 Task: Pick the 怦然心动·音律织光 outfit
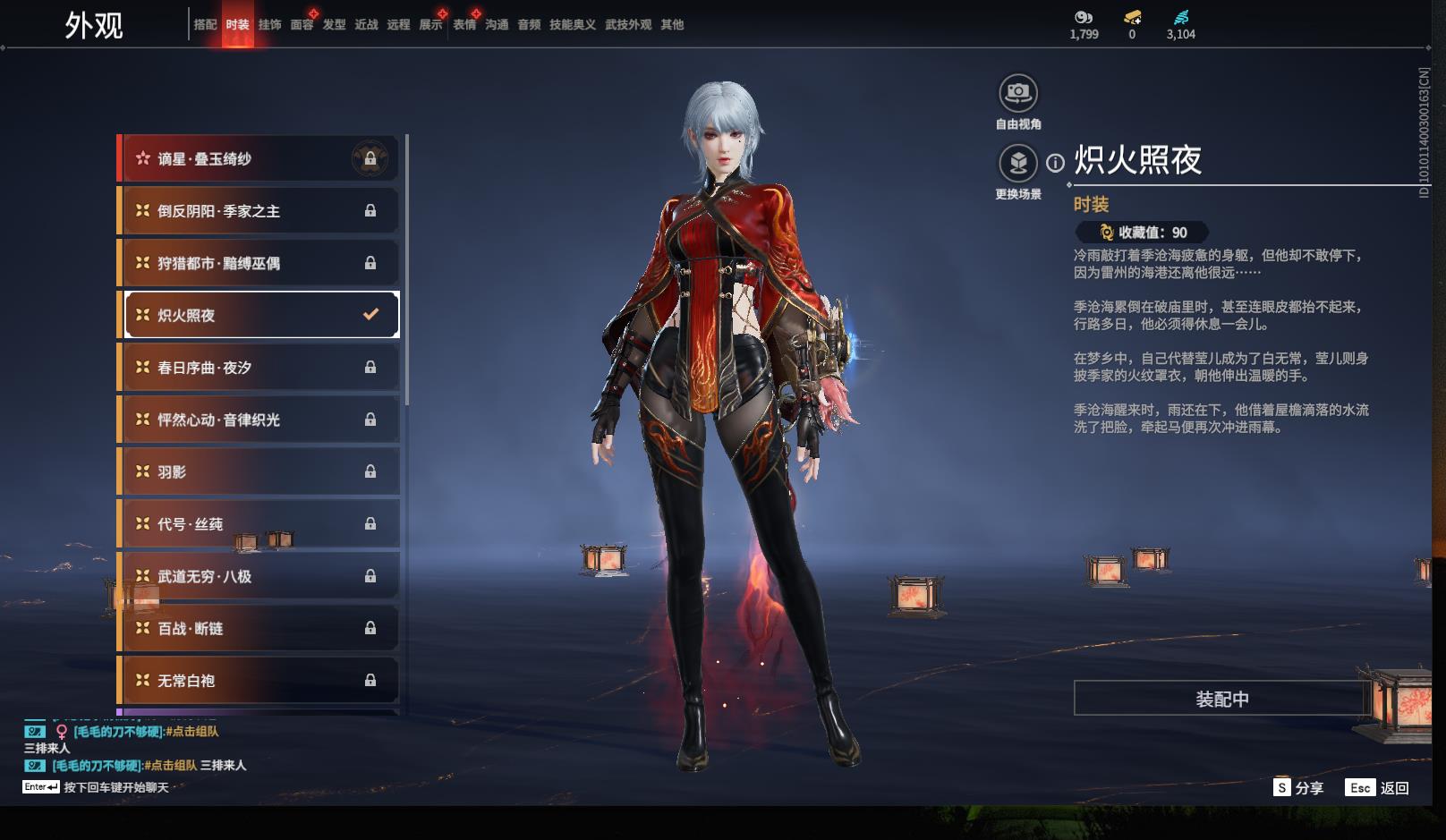pos(259,420)
